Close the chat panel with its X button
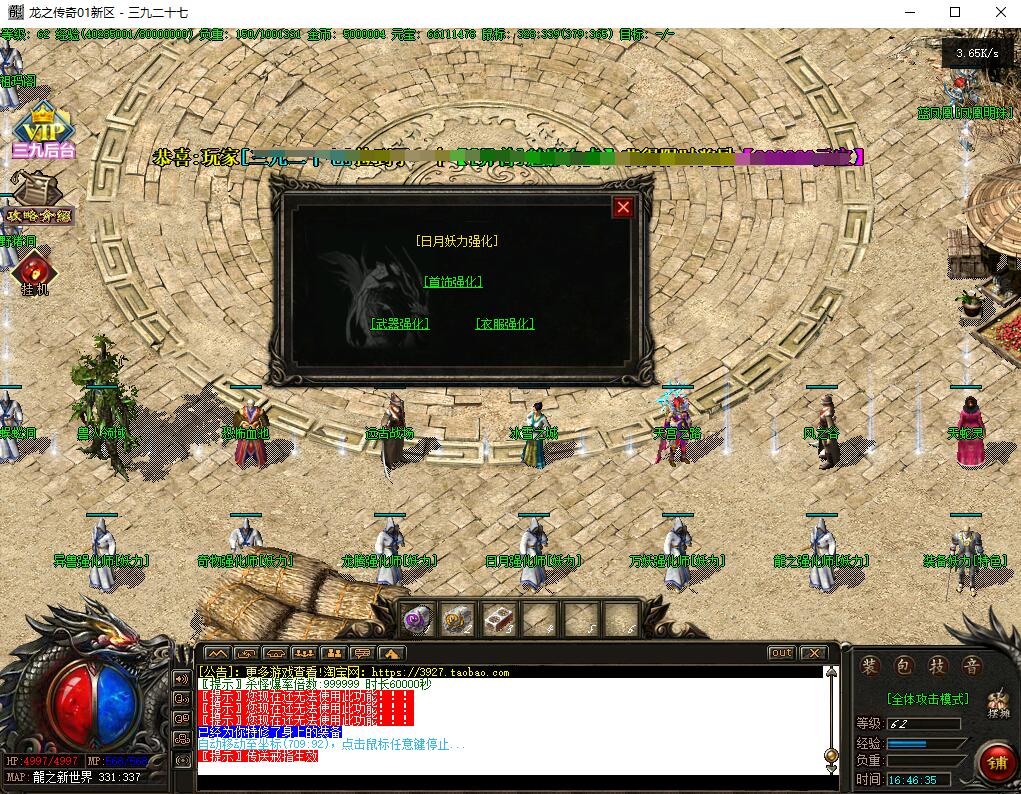The width and height of the screenshot is (1021, 794). (x=813, y=653)
